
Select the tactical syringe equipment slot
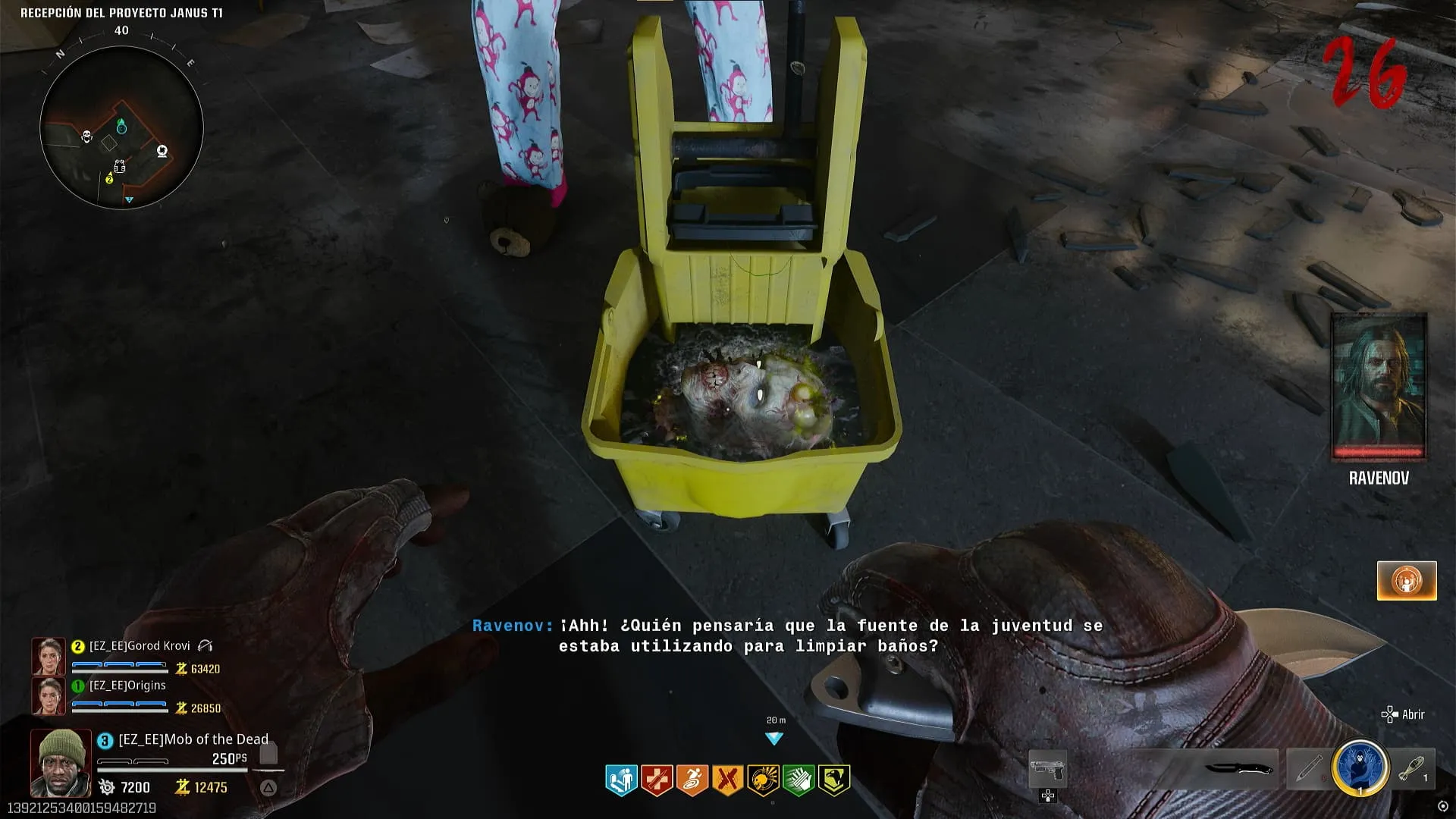point(1309,769)
